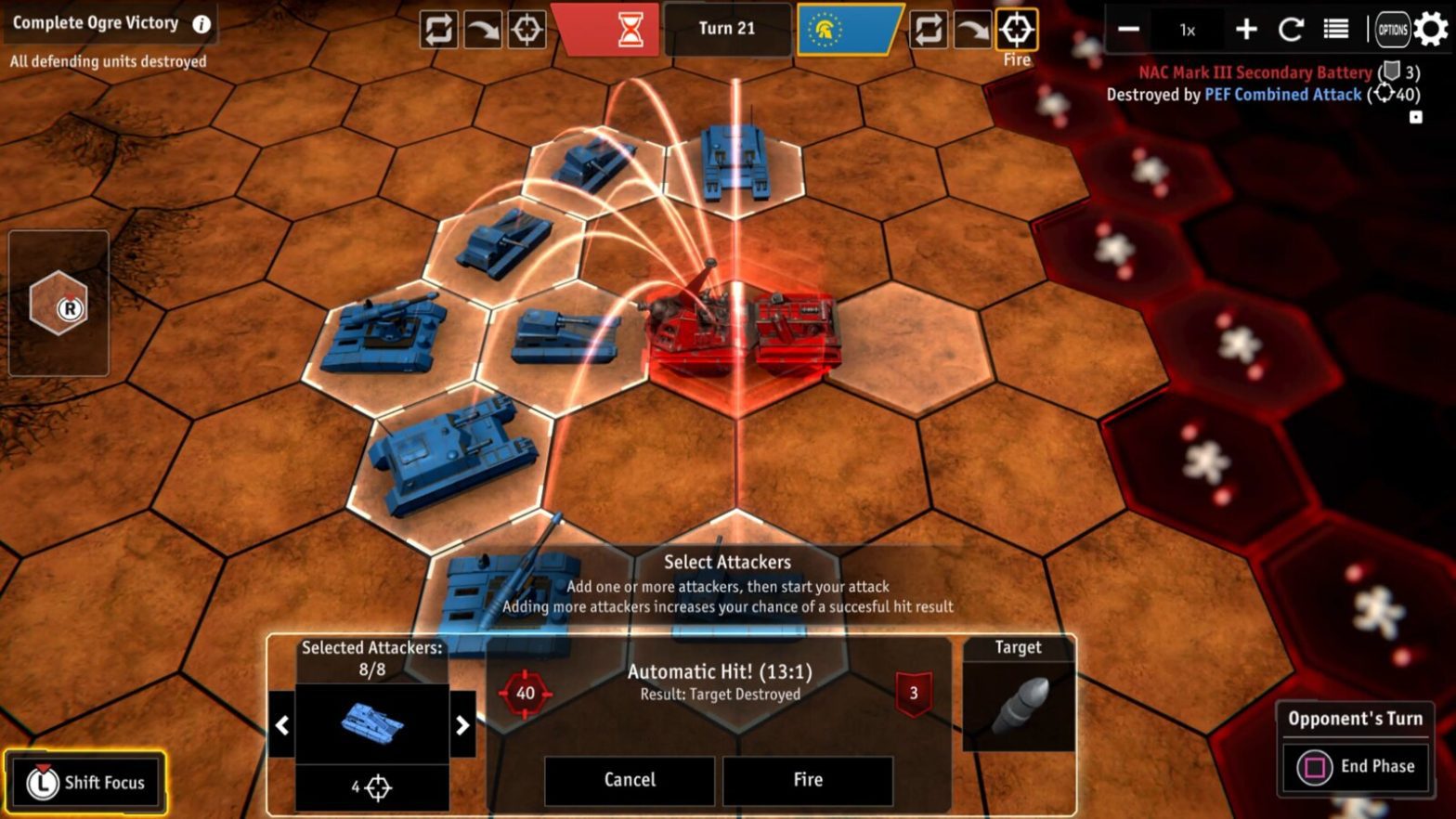Cancel the current attack
Viewport: 1456px width, 819px height.
[629, 780]
